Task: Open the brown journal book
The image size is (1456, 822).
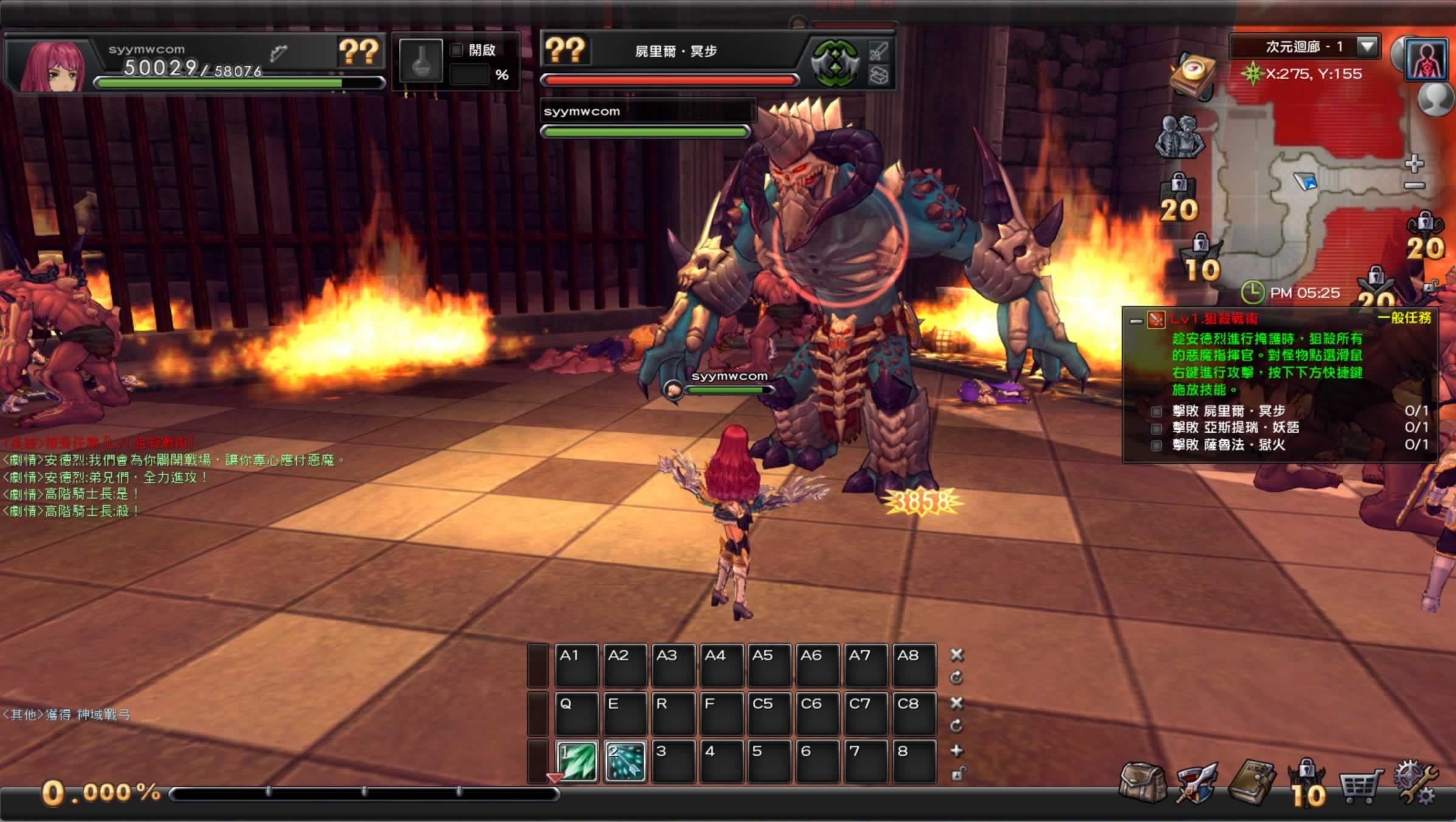Action: 1252,782
